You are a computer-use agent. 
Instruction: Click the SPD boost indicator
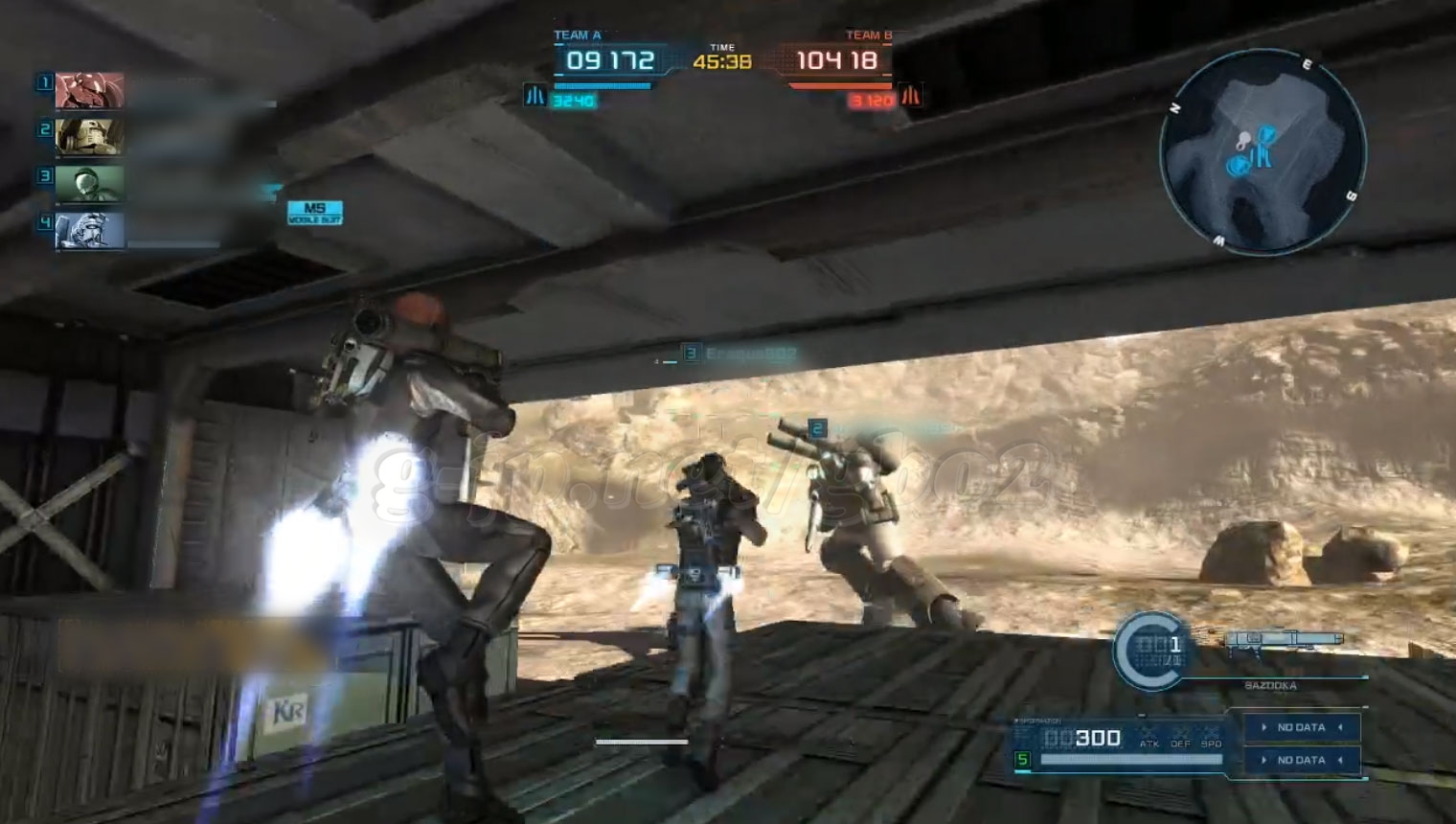click(1212, 737)
